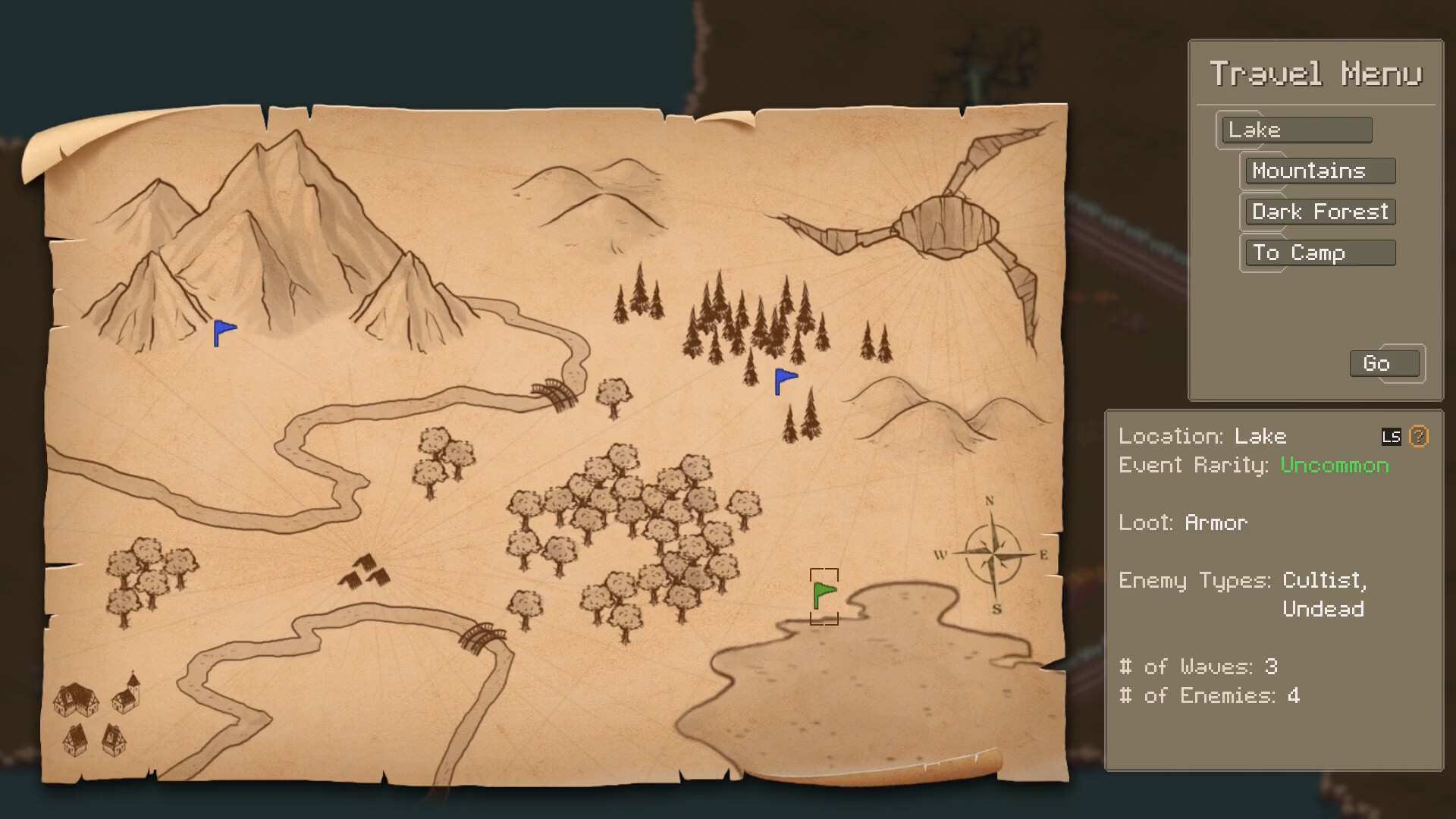The image size is (1456, 819).
Task: Click the dashed selection box around the green flag
Action: click(x=824, y=595)
